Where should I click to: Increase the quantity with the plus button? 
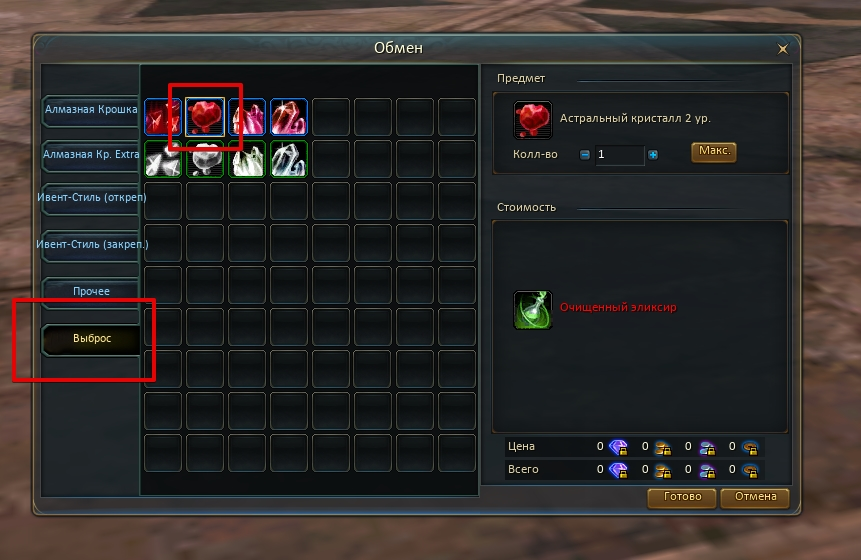coord(653,155)
